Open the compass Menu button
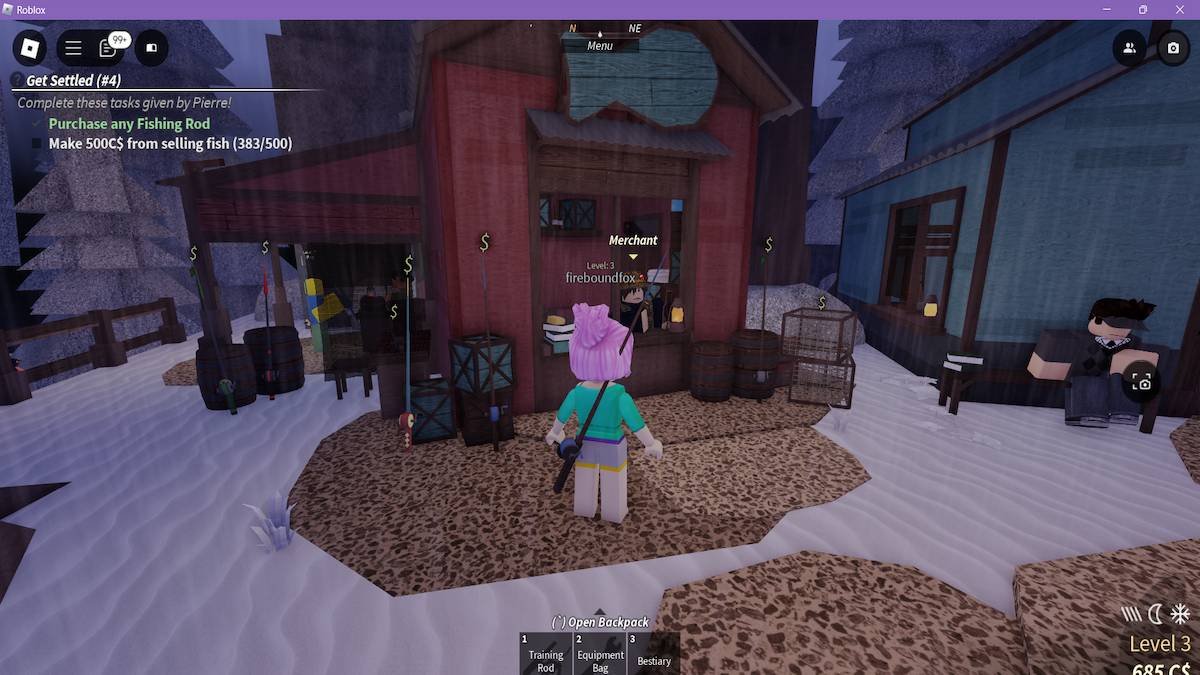 600,46
